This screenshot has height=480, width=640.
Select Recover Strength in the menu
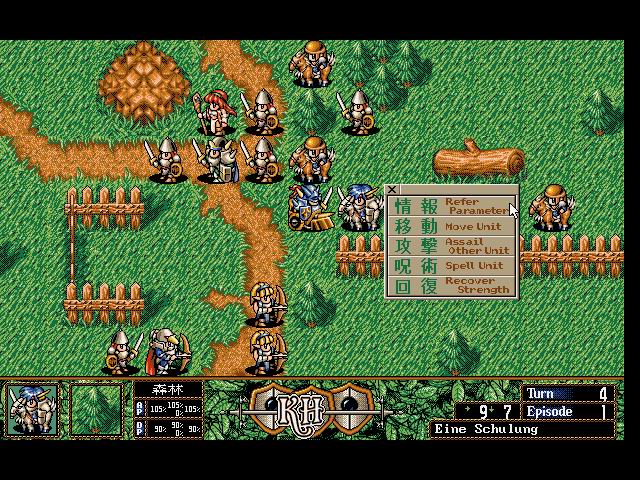[452, 285]
